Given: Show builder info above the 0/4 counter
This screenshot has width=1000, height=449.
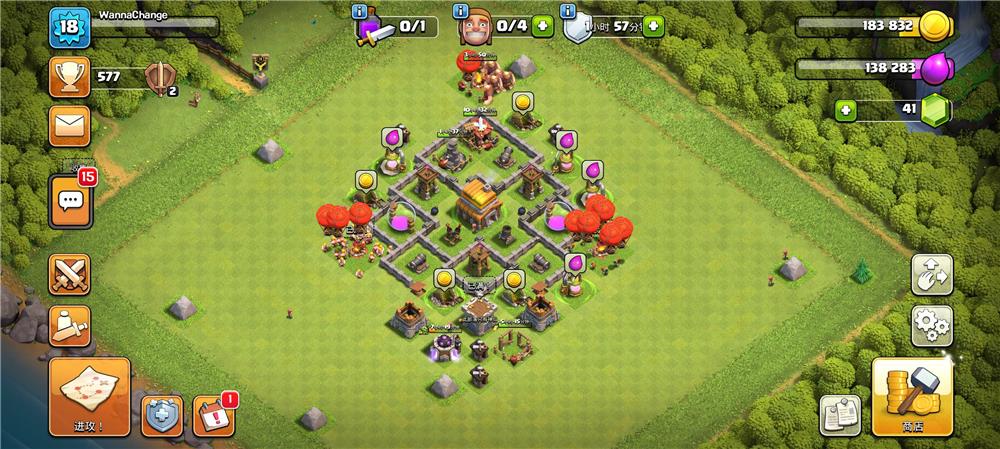Looking at the screenshot, I should 462,11.
